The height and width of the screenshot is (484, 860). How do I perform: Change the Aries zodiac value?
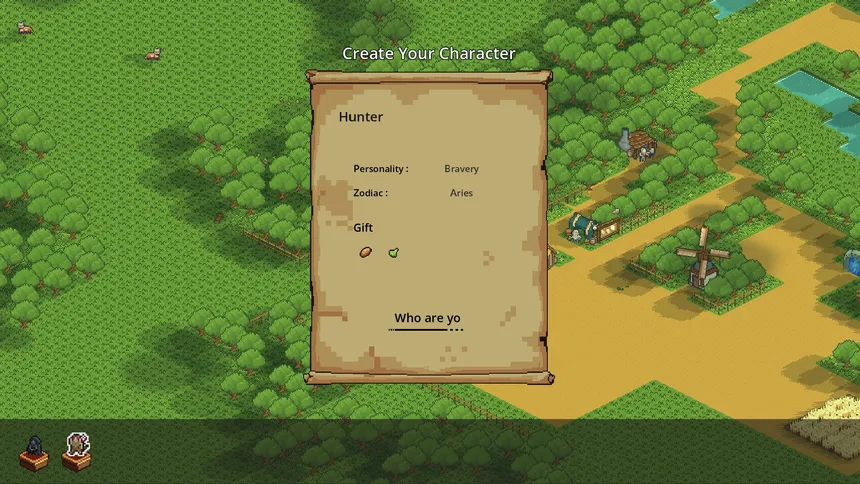point(461,193)
